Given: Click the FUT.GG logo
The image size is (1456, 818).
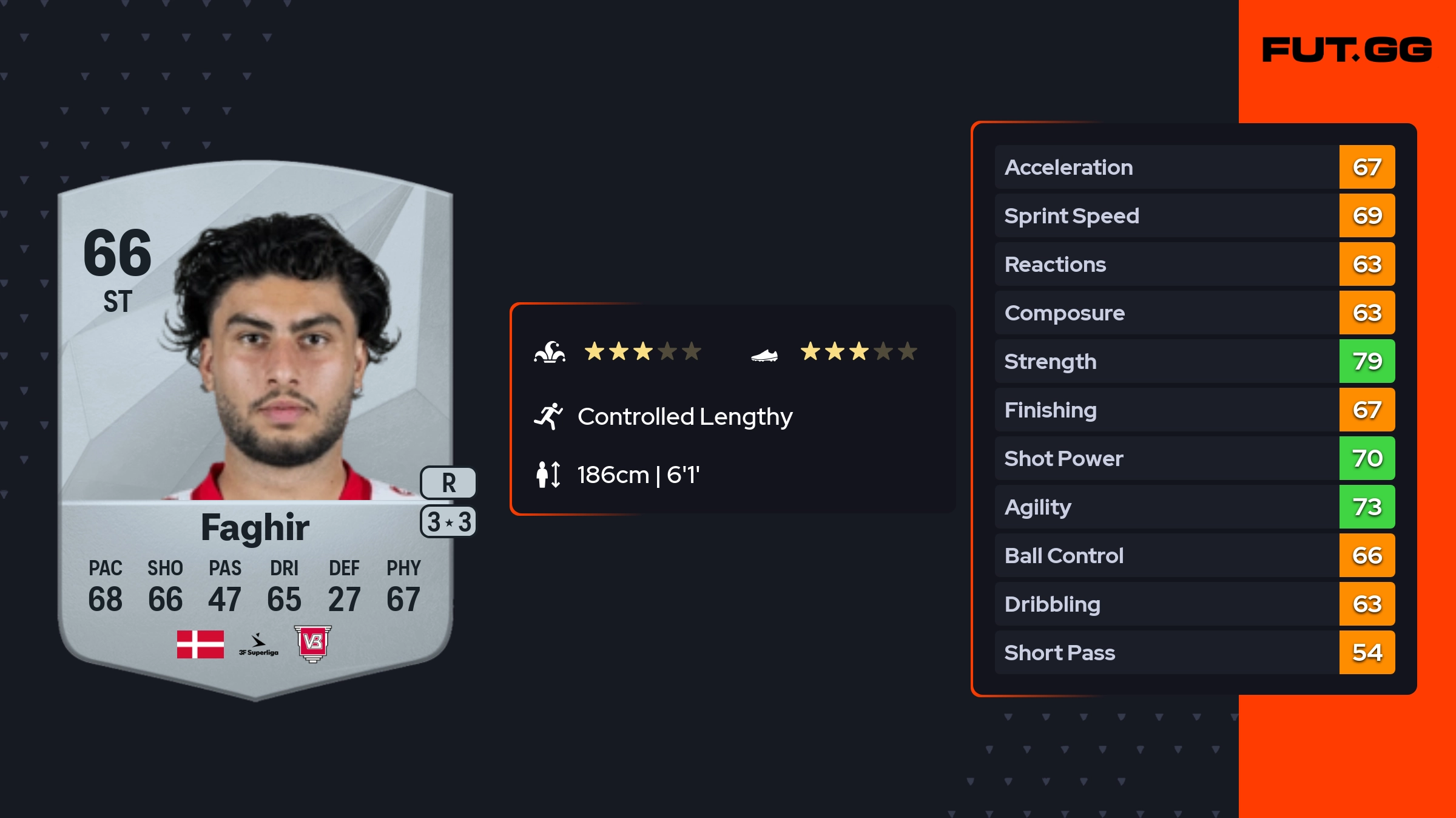Looking at the screenshot, I should point(1347,50).
